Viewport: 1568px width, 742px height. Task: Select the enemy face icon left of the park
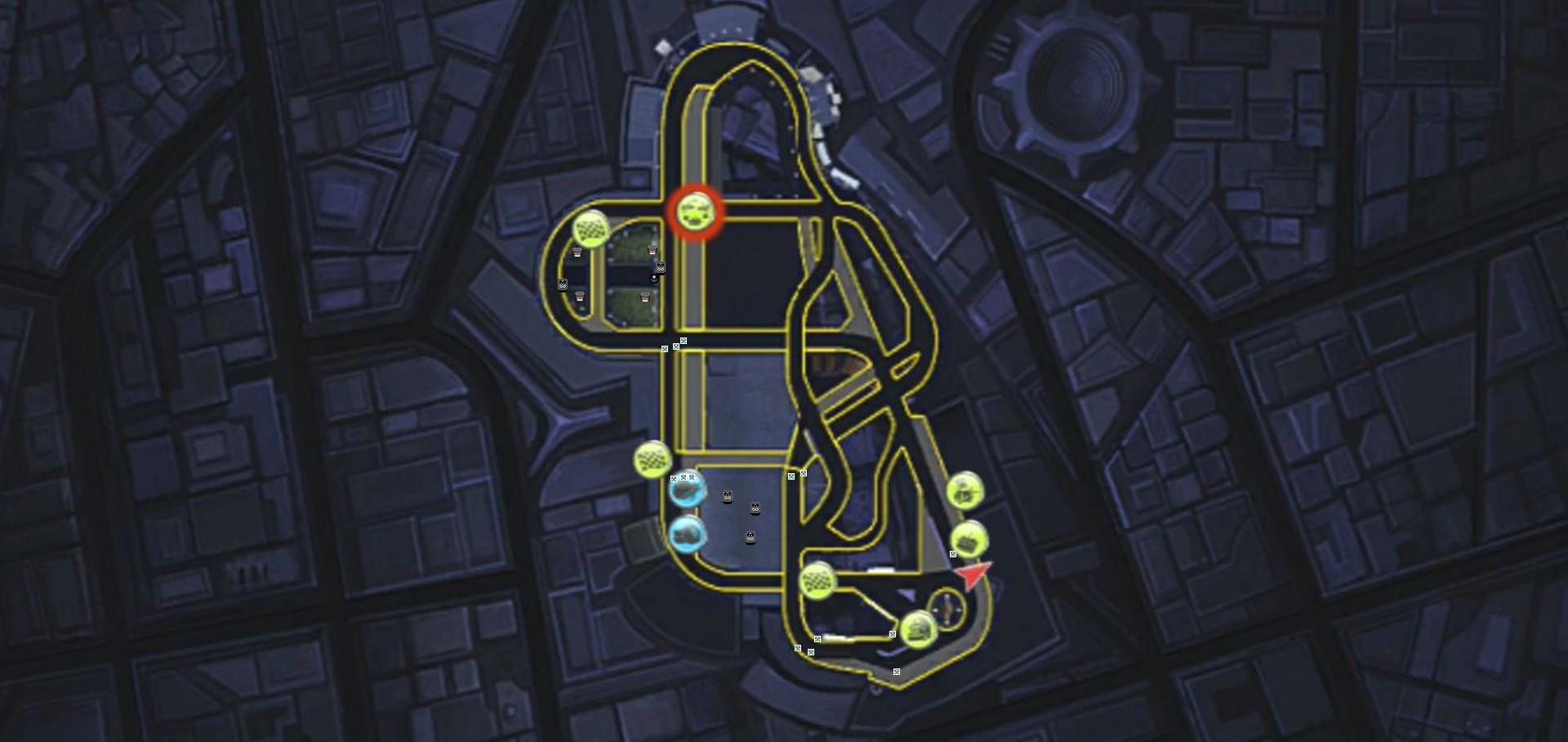[563, 284]
